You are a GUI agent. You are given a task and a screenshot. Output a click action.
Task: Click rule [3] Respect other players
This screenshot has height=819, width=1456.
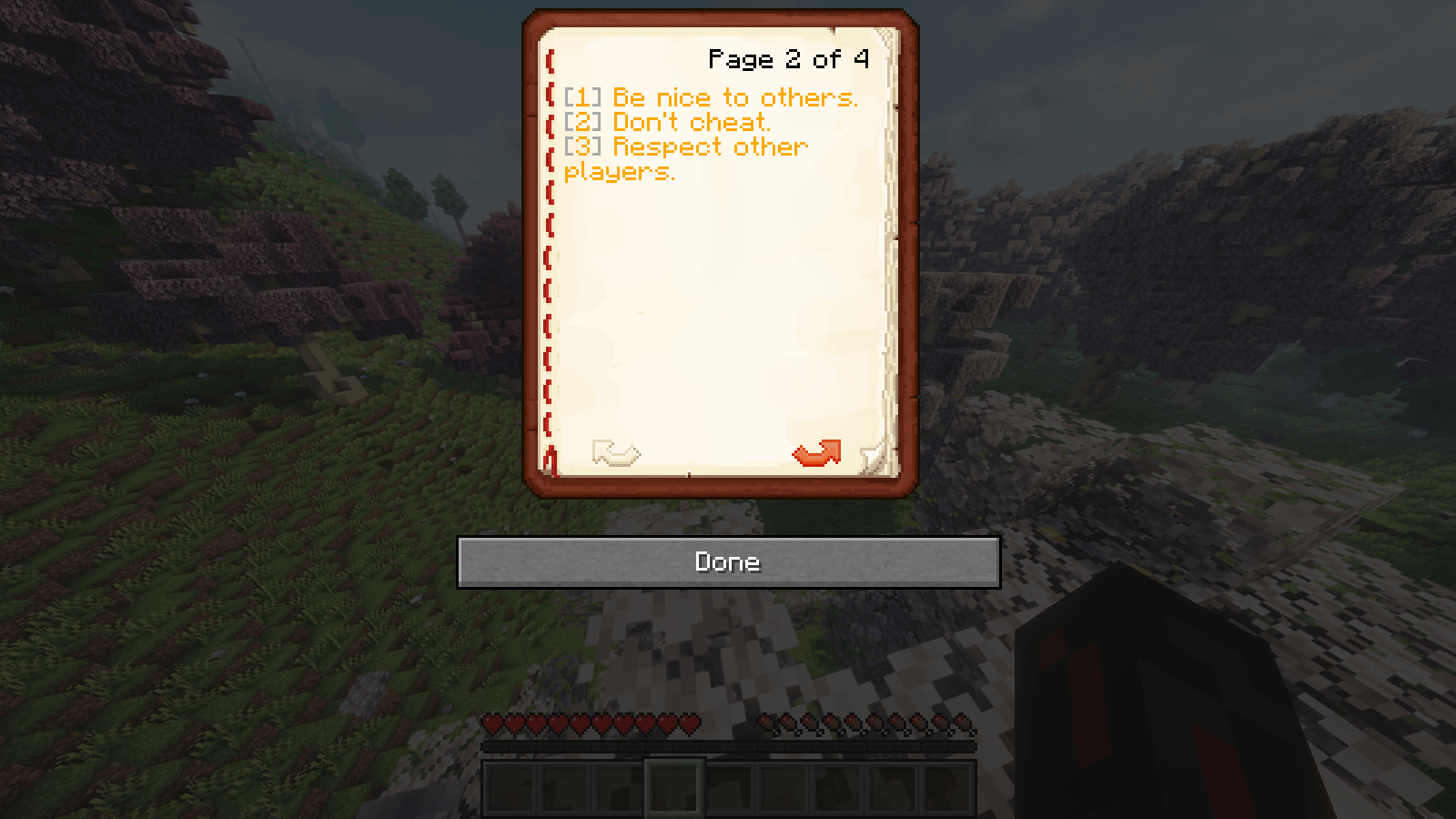684,147
